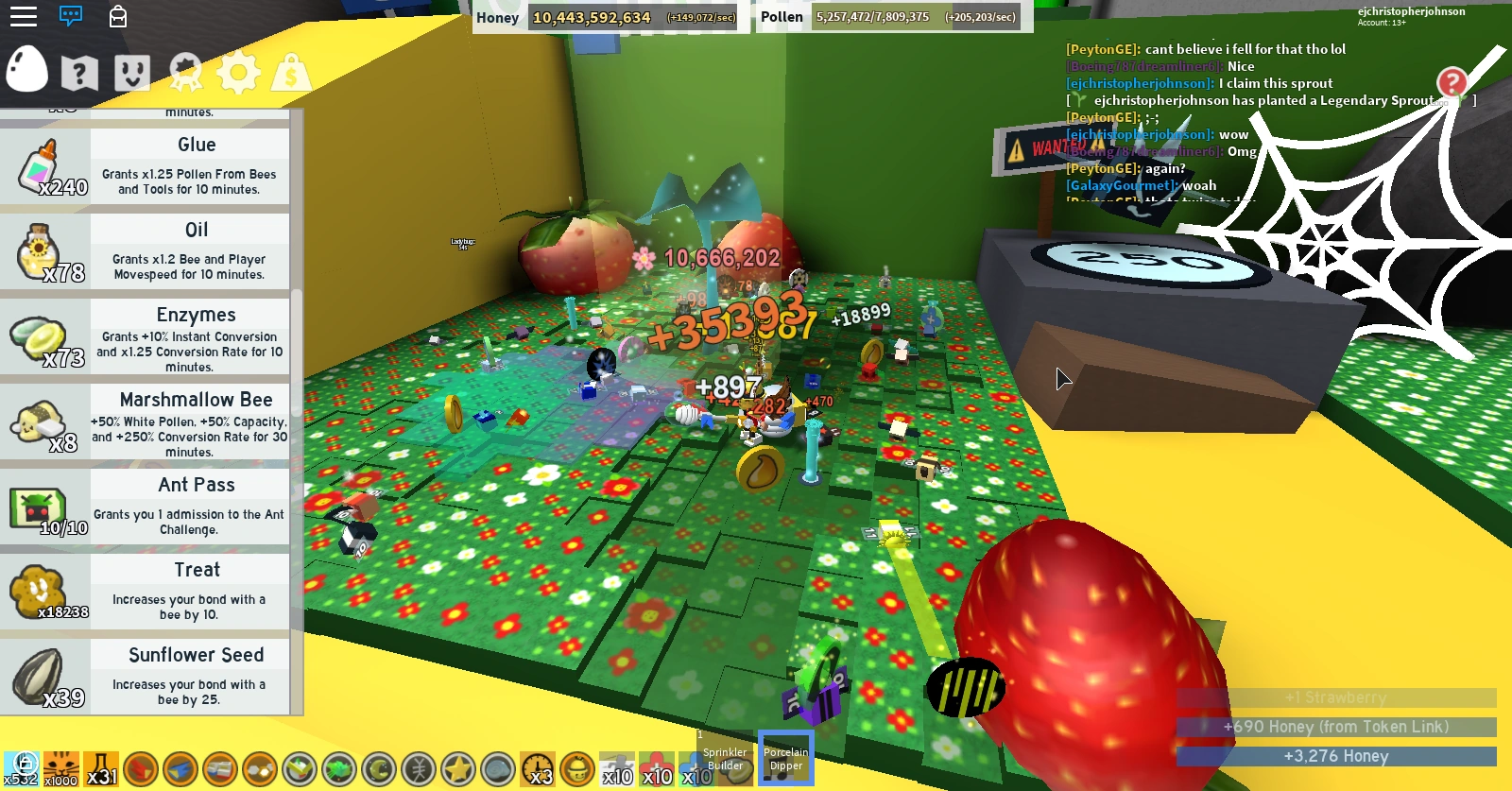The width and height of the screenshot is (1512, 791).
Task: Open the shop with the dollar bag icon
Action: (x=292, y=72)
